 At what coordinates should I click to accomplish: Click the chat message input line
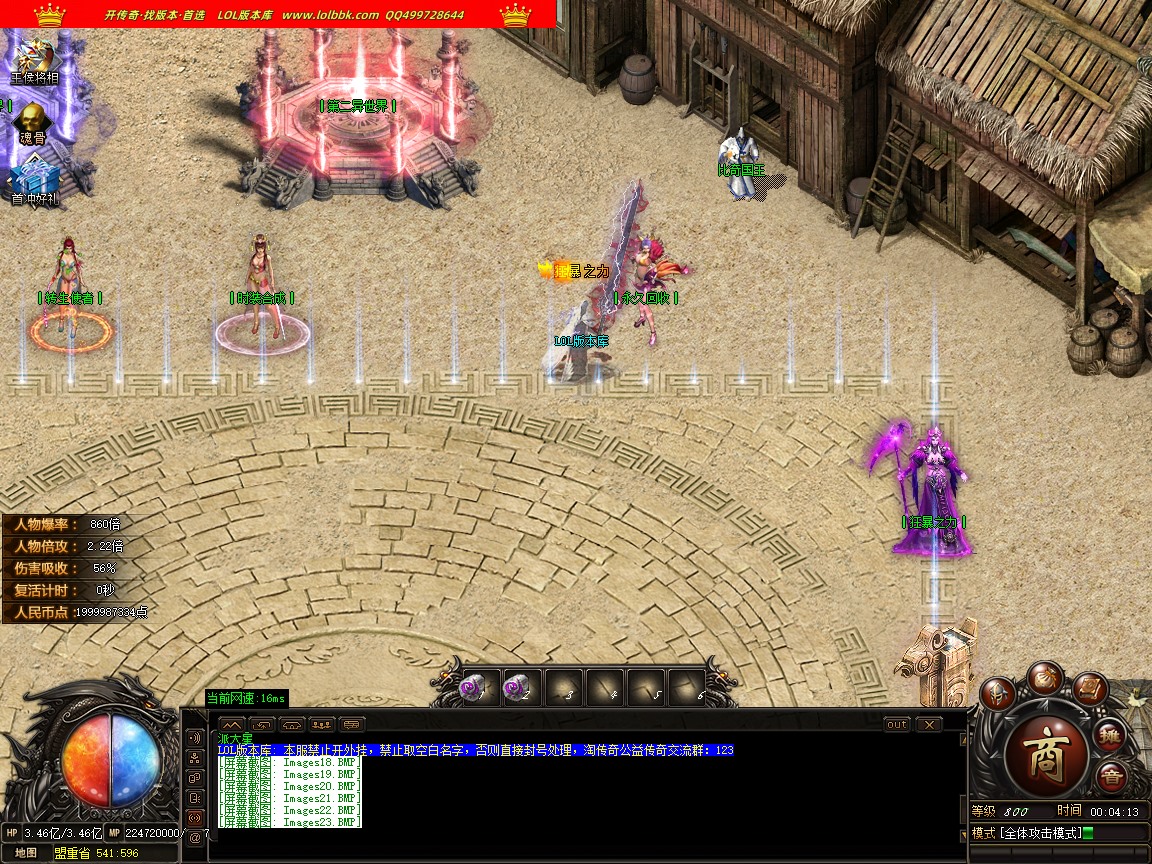580,845
